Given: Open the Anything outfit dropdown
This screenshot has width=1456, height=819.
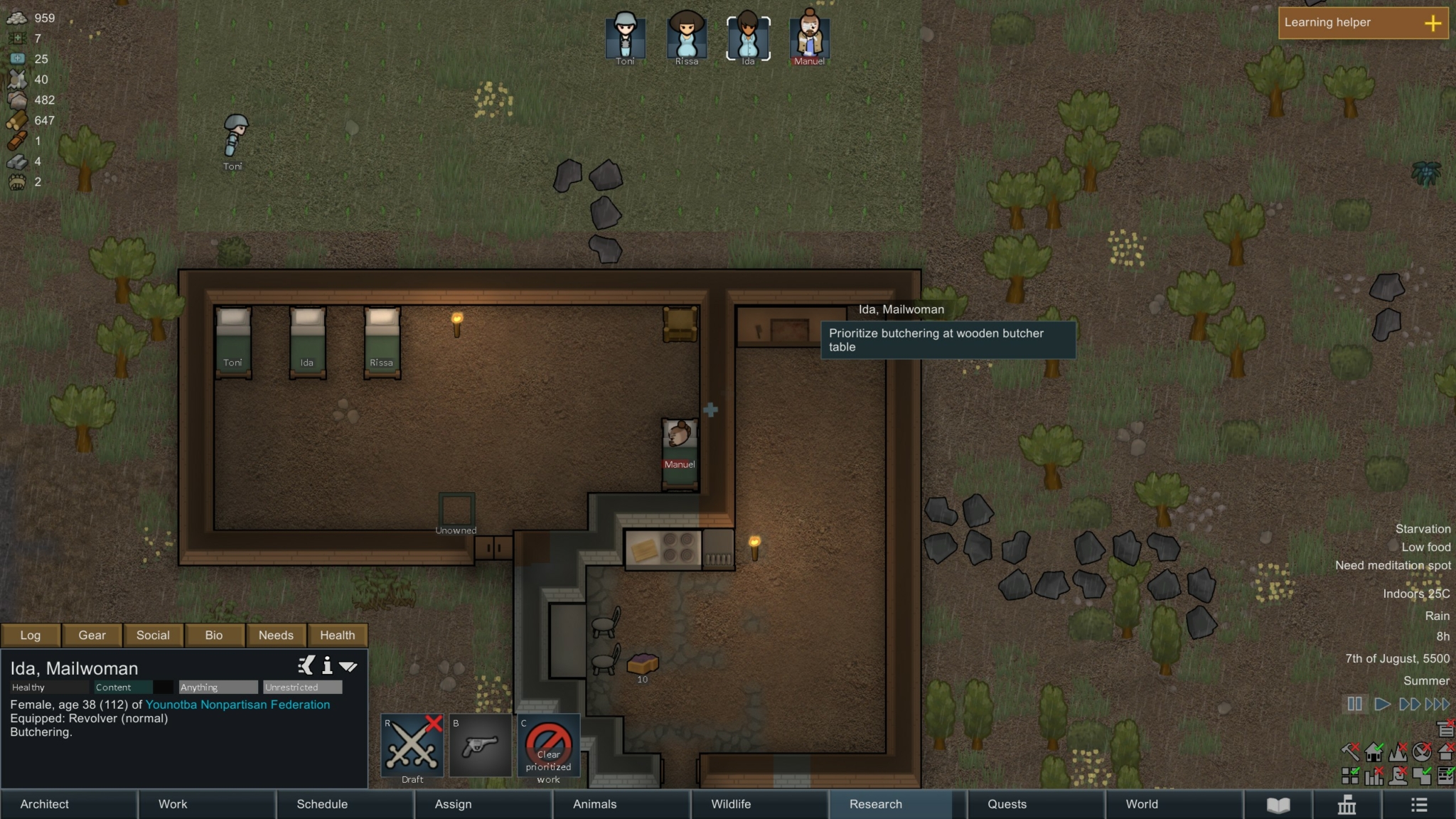Looking at the screenshot, I should [x=217, y=687].
